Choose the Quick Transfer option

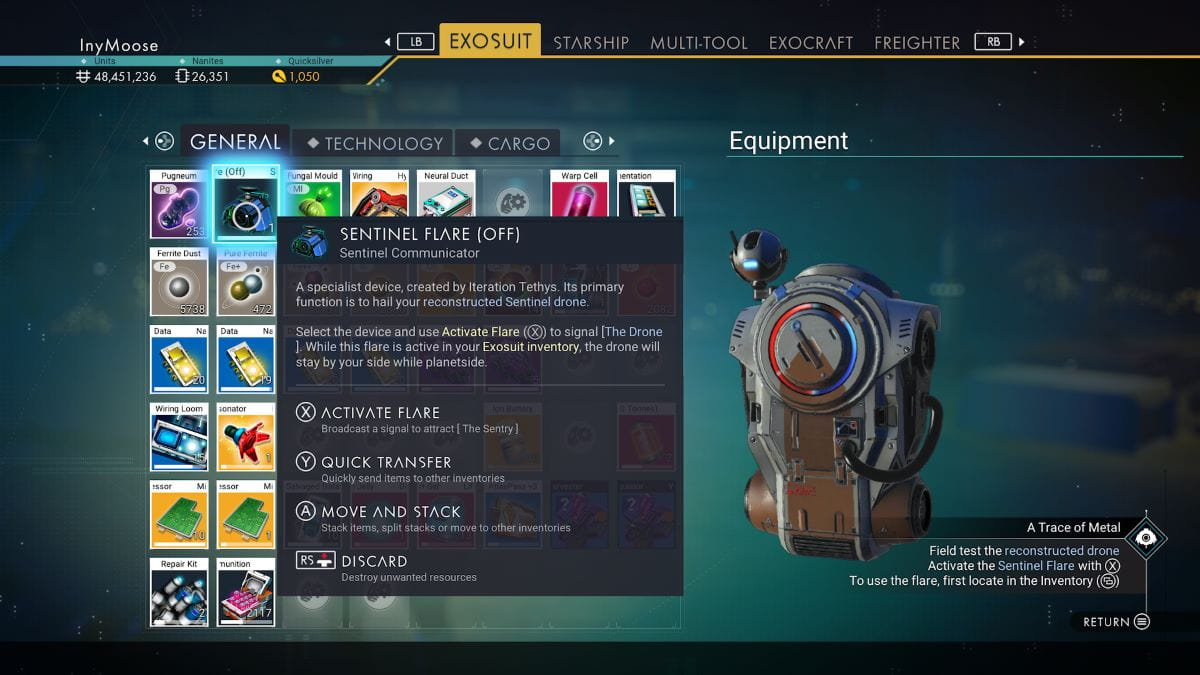386,462
